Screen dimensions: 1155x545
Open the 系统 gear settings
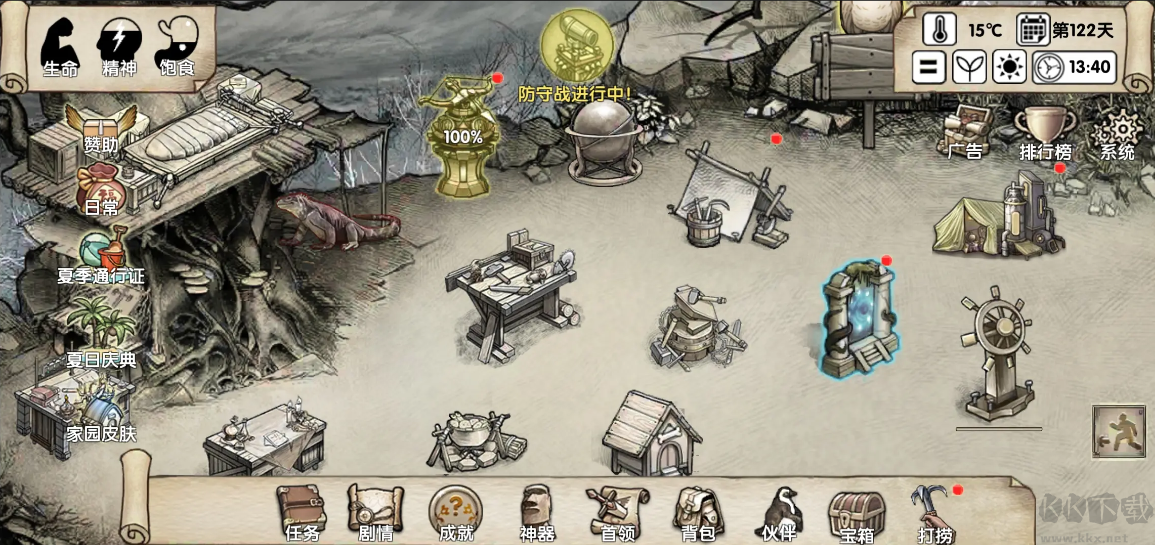[x=1118, y=134]
